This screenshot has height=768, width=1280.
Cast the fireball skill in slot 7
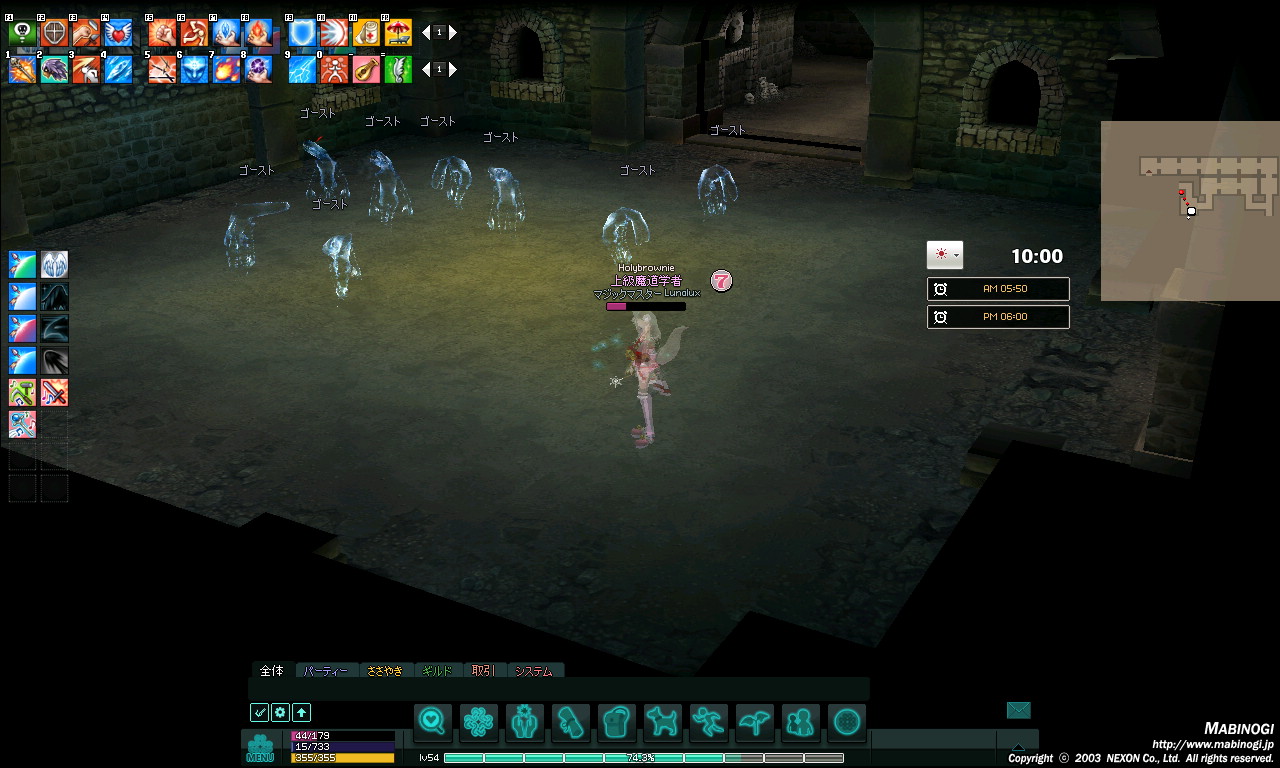click(x=226, y=69)
